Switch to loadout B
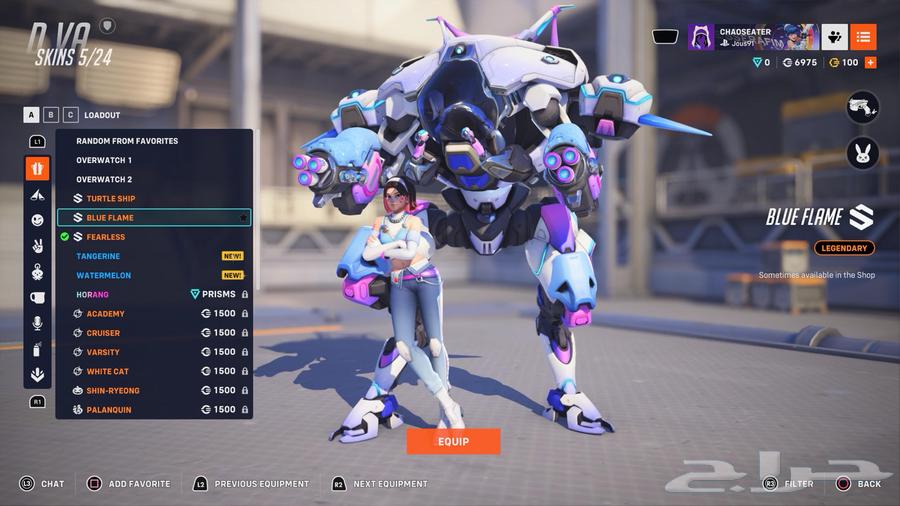The image size is (900, 506). pos(52,115)
